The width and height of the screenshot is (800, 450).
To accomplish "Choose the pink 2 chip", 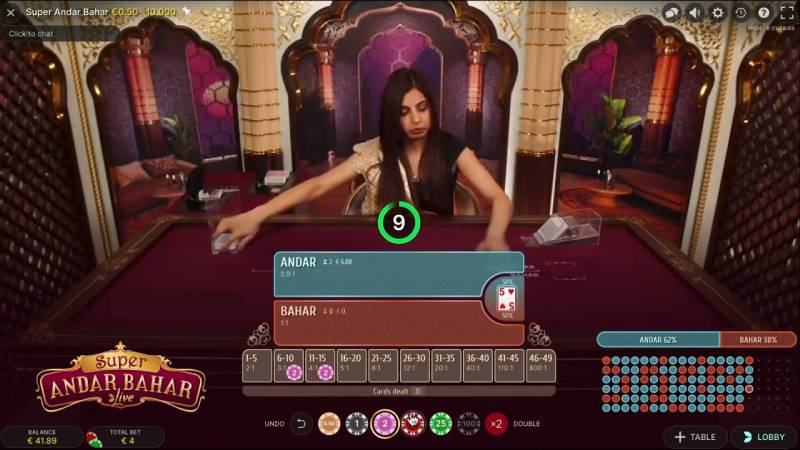I will [x=385, y=423].
